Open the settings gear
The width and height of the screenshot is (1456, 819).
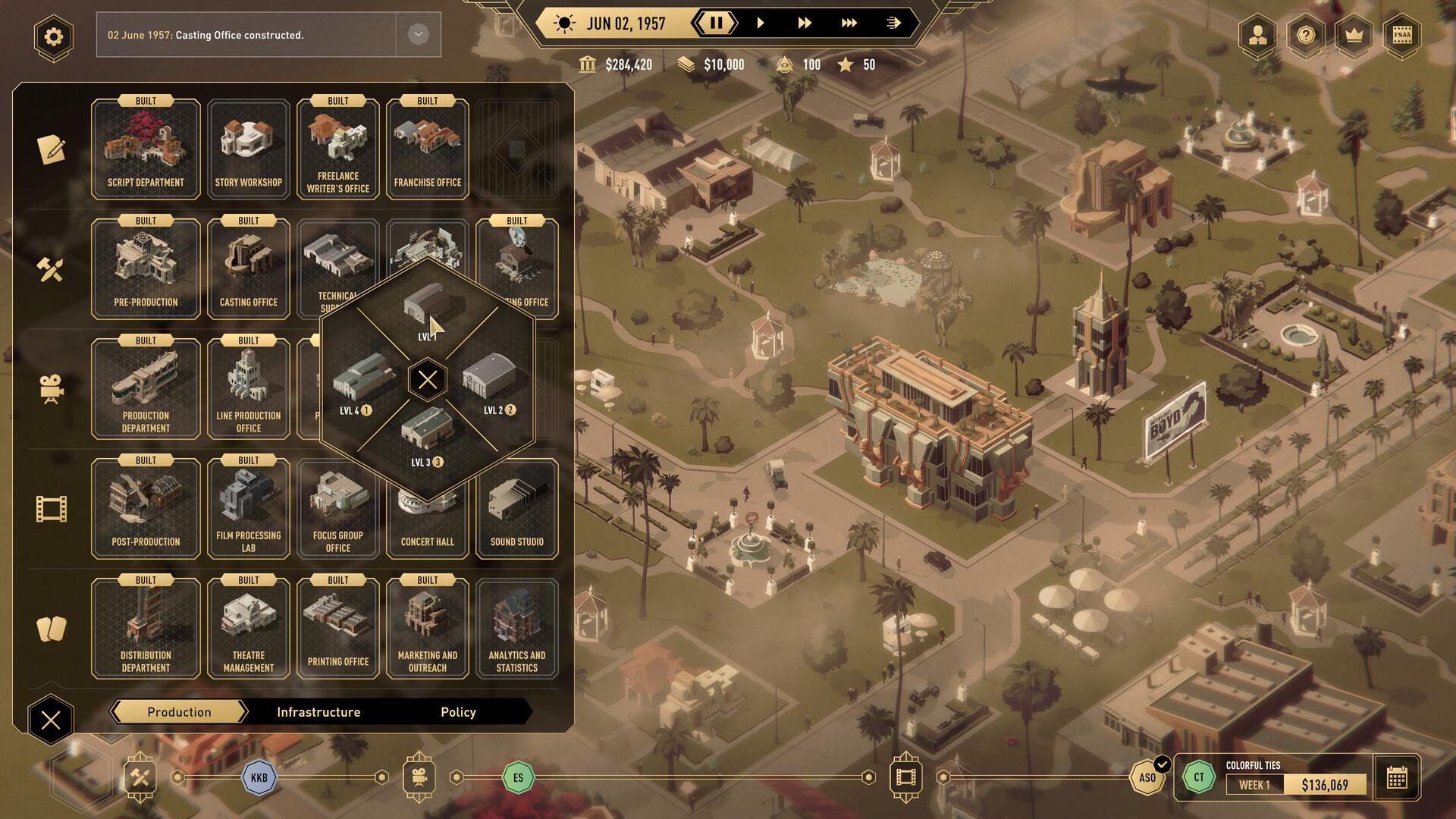(x=52, y=35)
